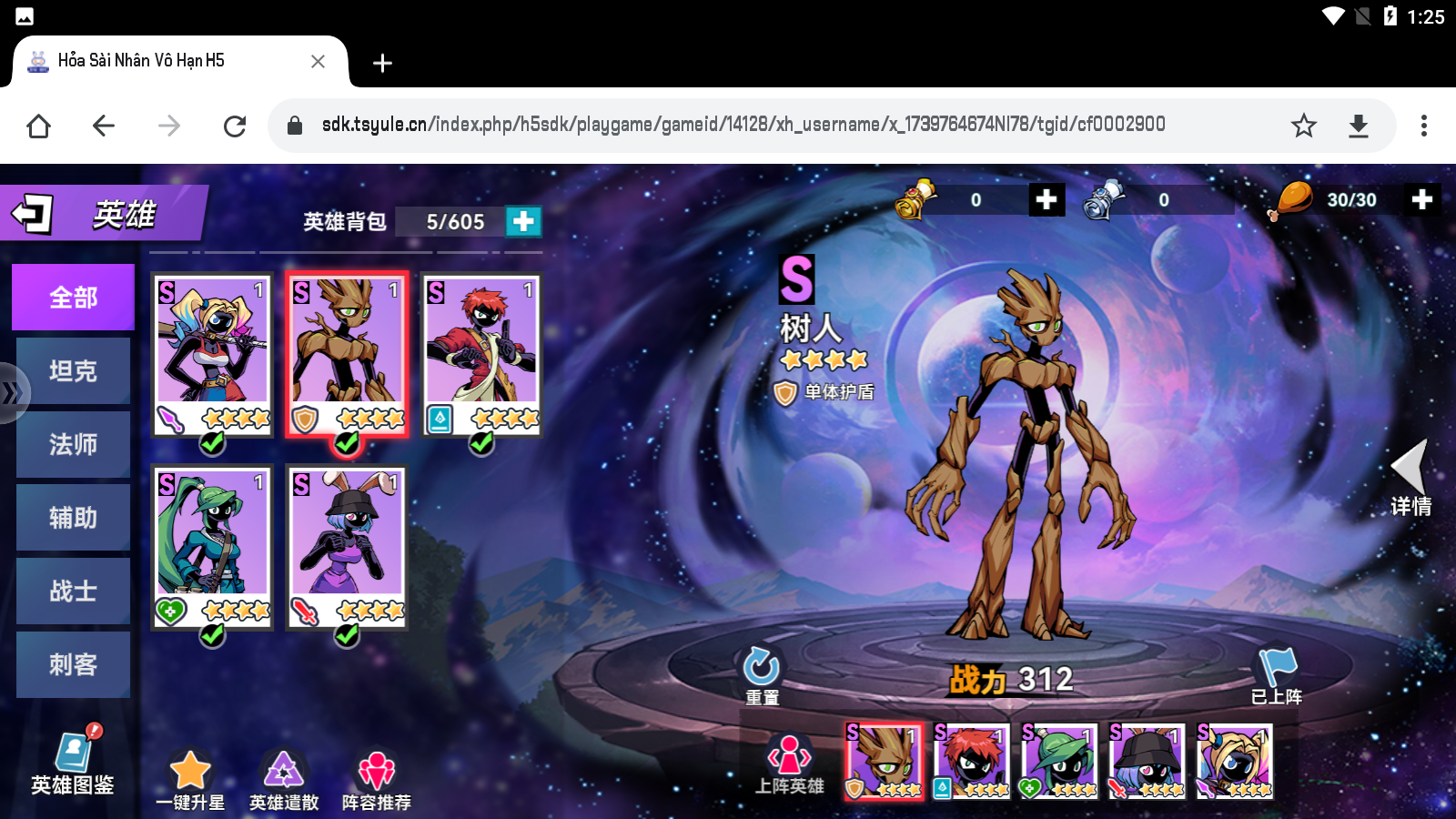Image resolution: width=1456 pixels, height=819 pixels.
Task: Select the 法师 mage filter tab
Action: (73, 444)
